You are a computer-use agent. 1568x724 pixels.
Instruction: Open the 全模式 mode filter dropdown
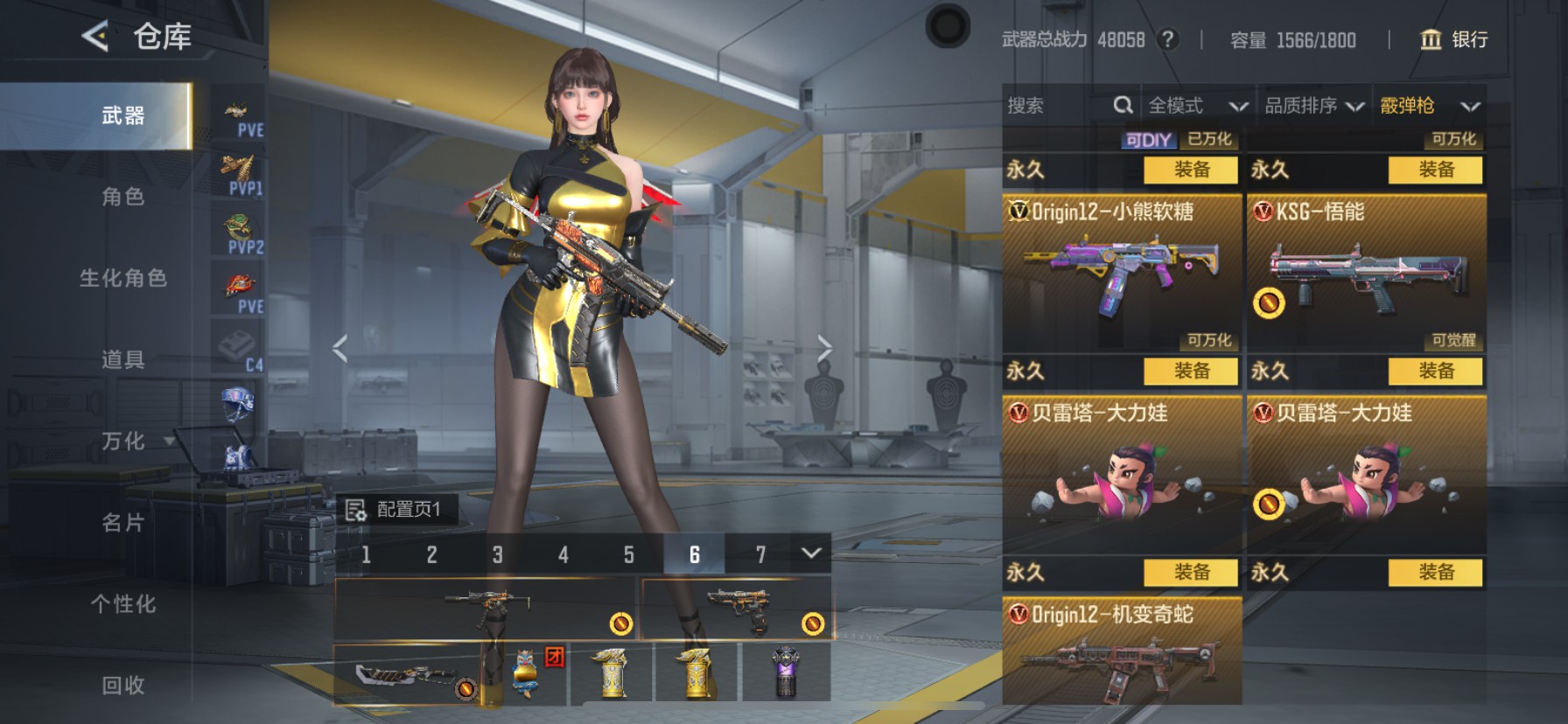click(x=1197, y=107)
